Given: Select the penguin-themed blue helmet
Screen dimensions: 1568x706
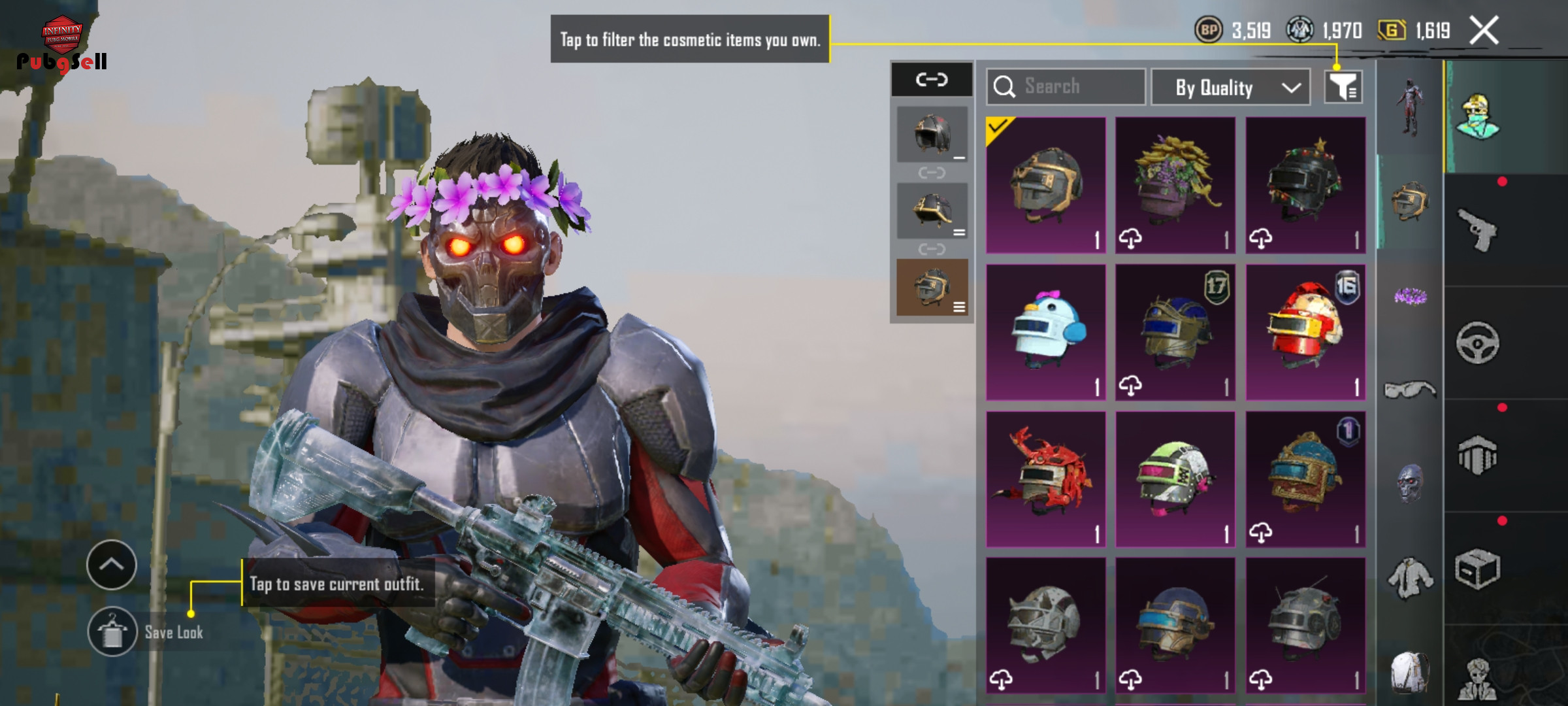Looking at the screenshot, I should click(x=1046, y=332).
